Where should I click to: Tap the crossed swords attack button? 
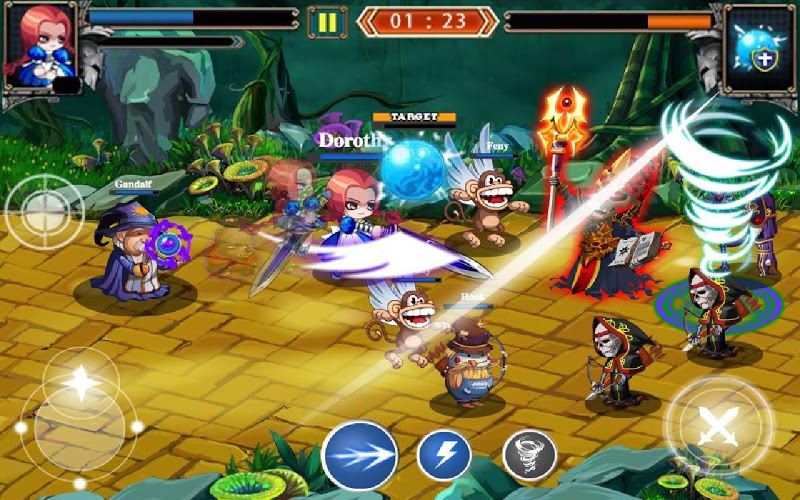coord(718,426)
